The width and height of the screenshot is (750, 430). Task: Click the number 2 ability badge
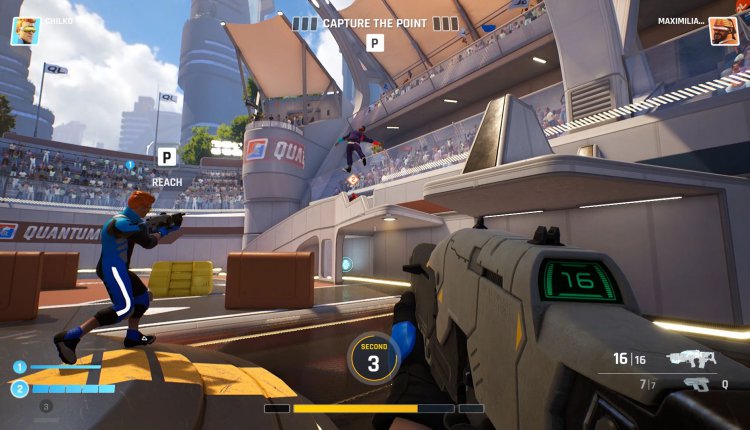click(19, 389)
